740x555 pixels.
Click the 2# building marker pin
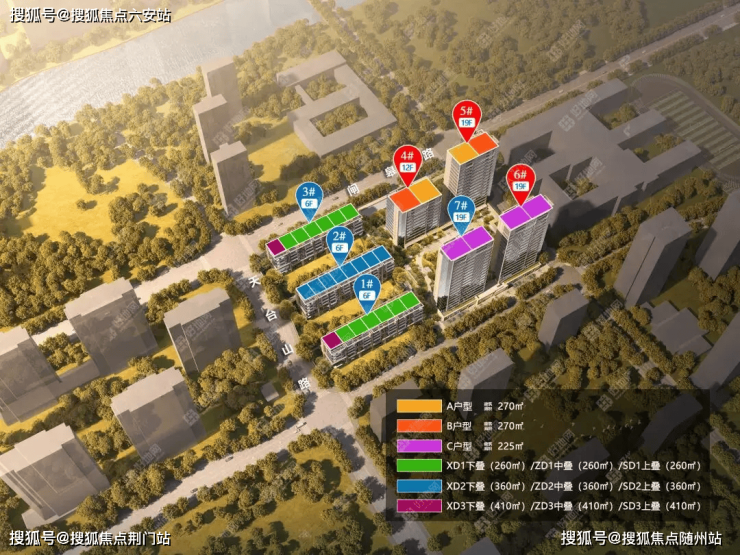(x=339, y=241)
